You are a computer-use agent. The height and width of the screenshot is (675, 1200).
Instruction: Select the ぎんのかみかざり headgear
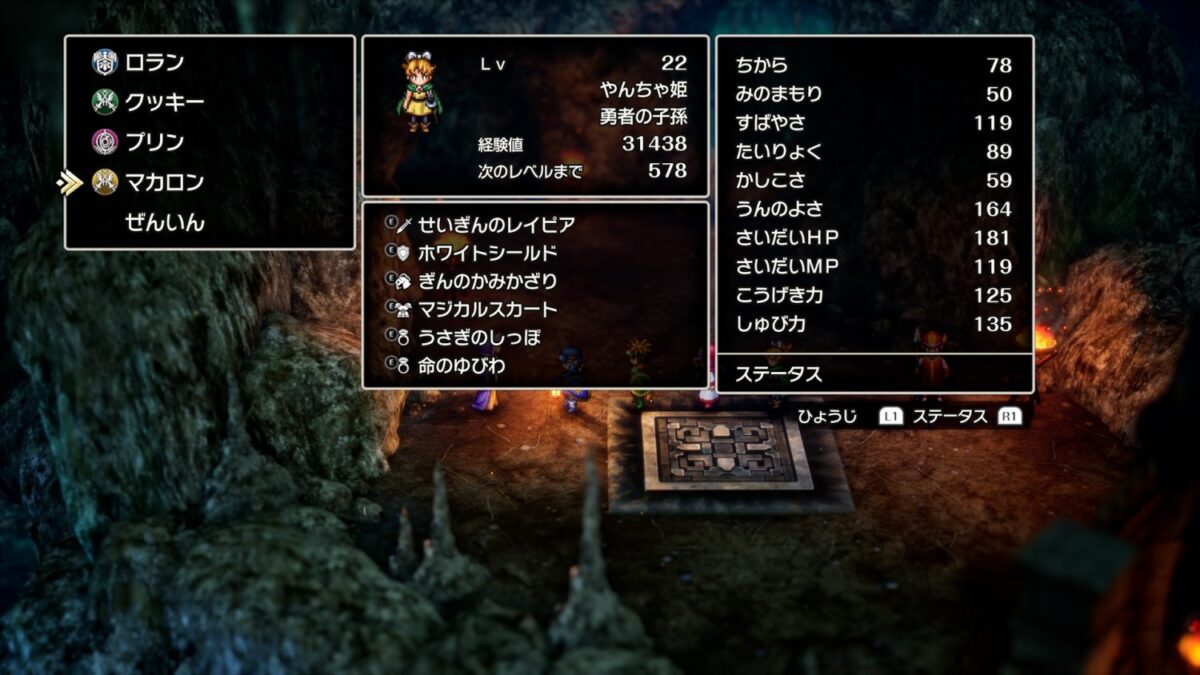(487, 281)
